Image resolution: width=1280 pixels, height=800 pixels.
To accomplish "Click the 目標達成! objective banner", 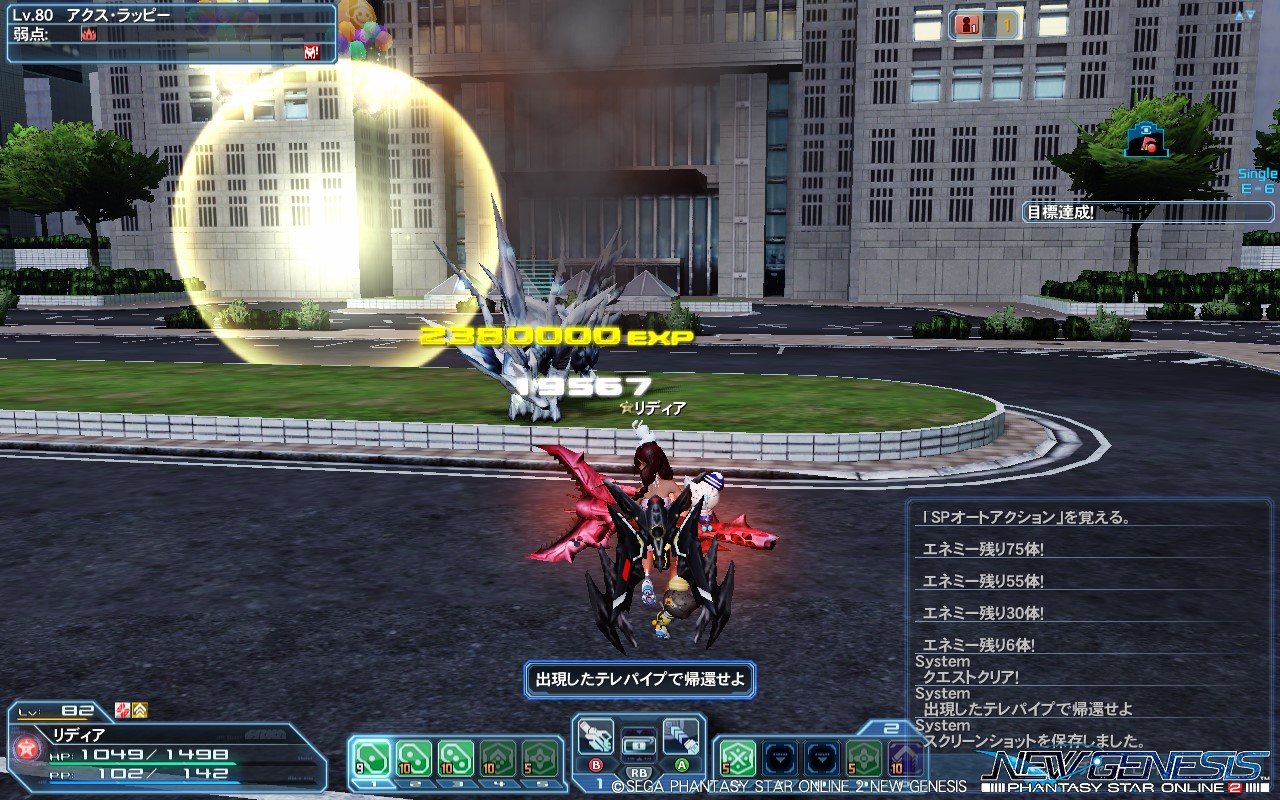I will click(1061, 212).
